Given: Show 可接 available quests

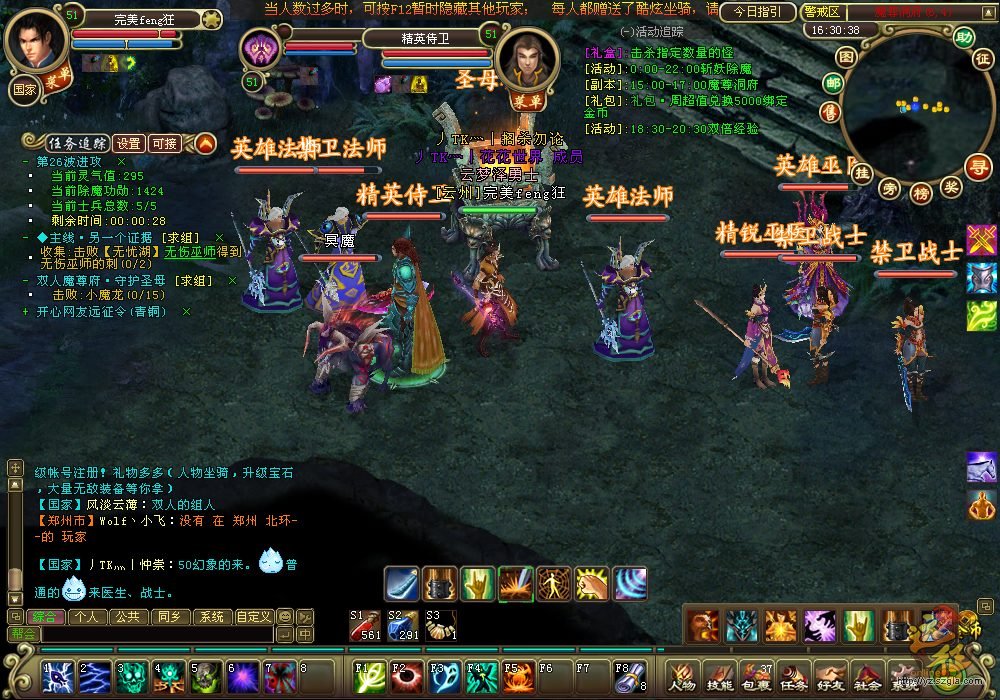Looking at the screenshot, I should tap(165, 143).
